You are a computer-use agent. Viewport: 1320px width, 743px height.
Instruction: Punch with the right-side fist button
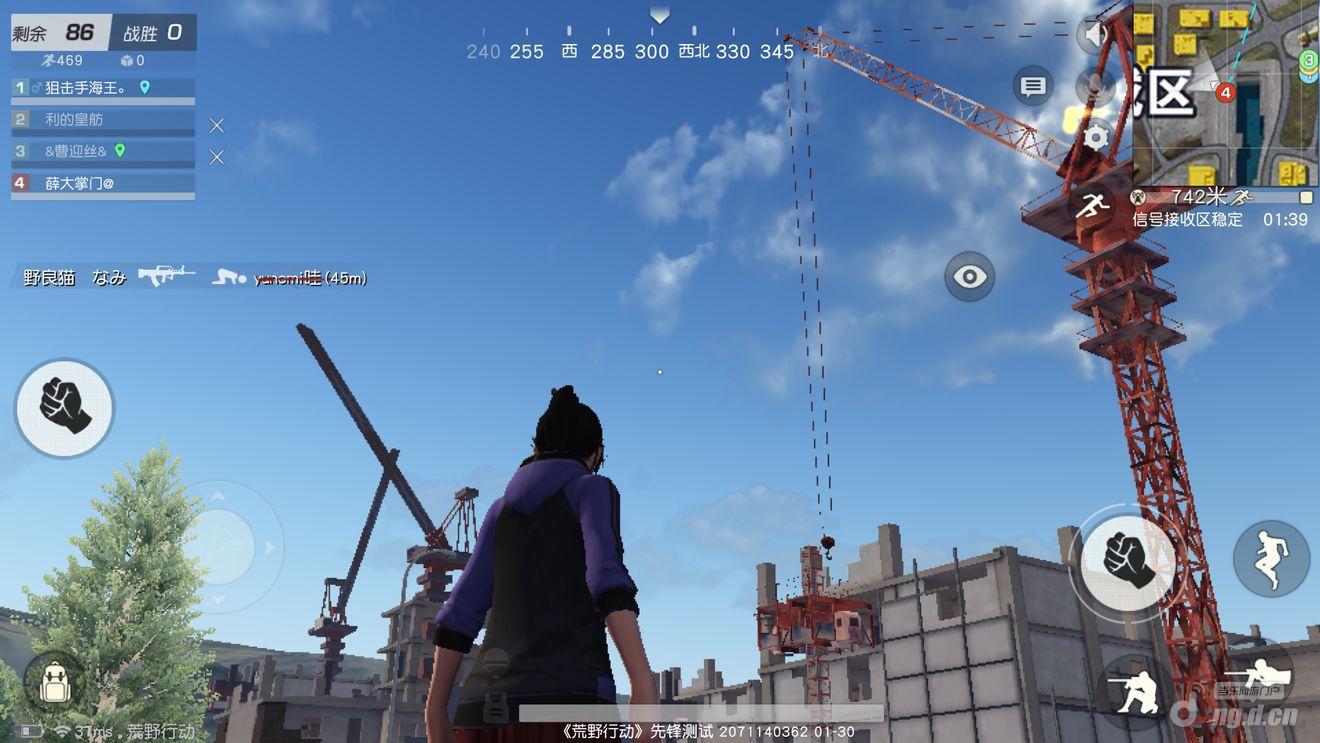click(x=1128, y=558)
